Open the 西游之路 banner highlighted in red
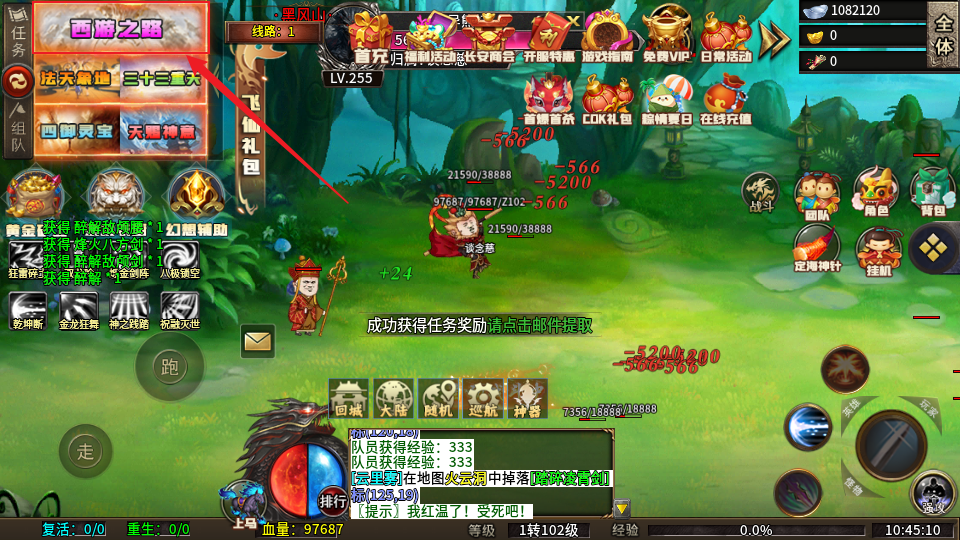Screen dimensions: 960x540 pyautogui.click(x=120, y=28)
